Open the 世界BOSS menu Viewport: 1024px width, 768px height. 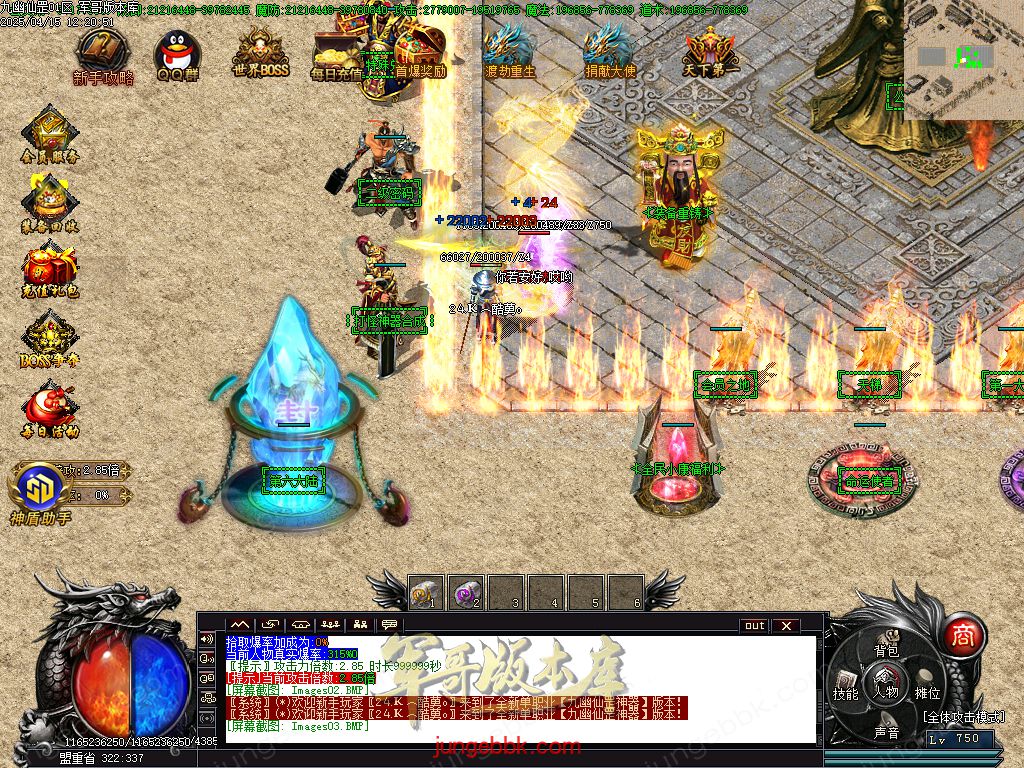(x=263, y=50)
